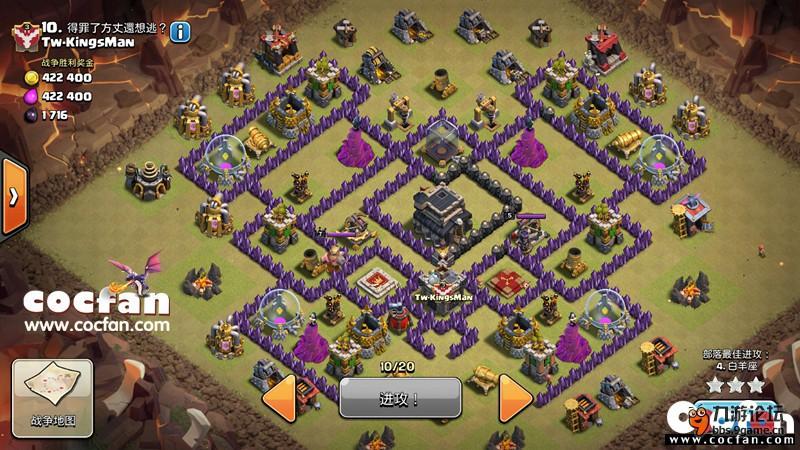Expand the orange side panel arrow
This screenshot has height=450, width=800.
pos(13,195)
